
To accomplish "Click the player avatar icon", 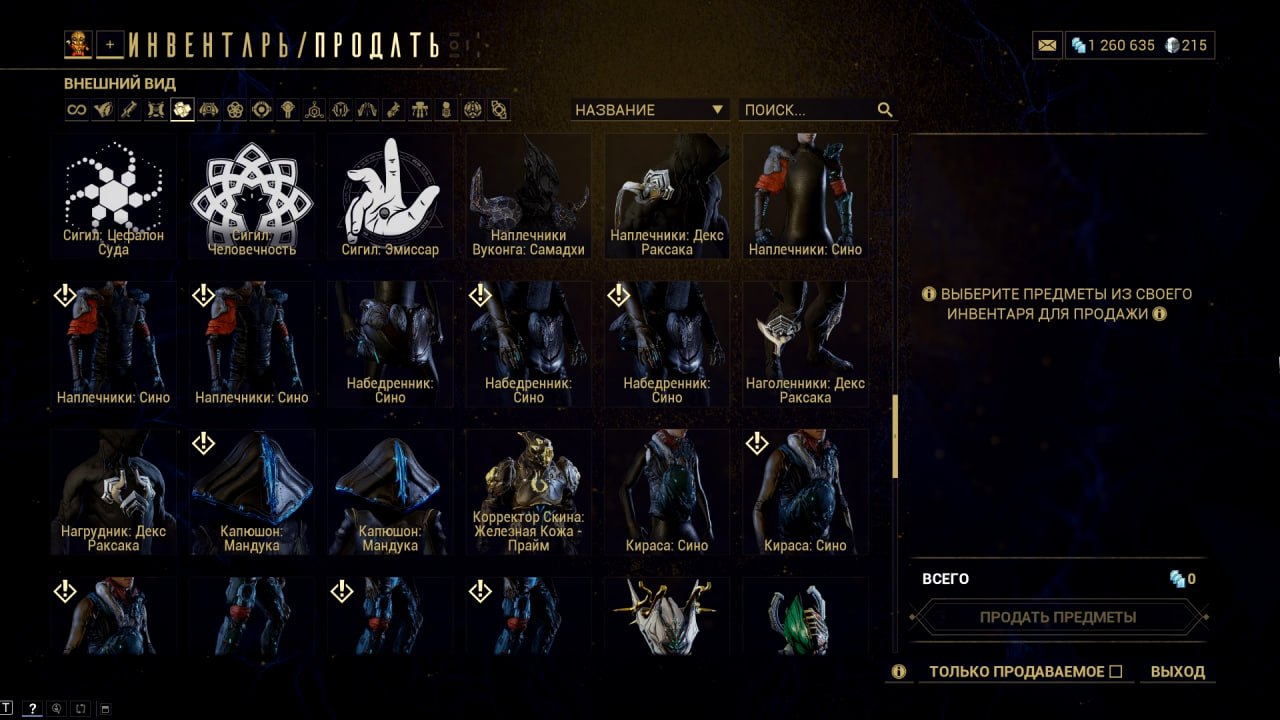I will point(78,44).
